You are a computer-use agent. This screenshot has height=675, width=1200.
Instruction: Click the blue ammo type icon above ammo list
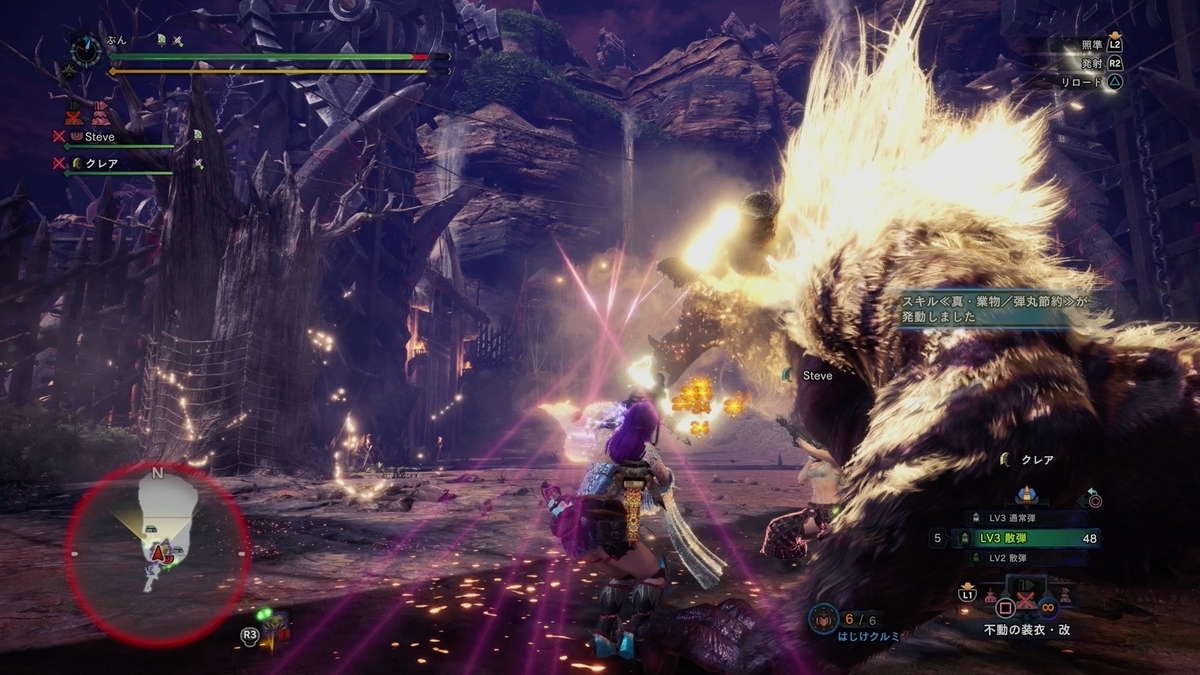point(1025,495)
